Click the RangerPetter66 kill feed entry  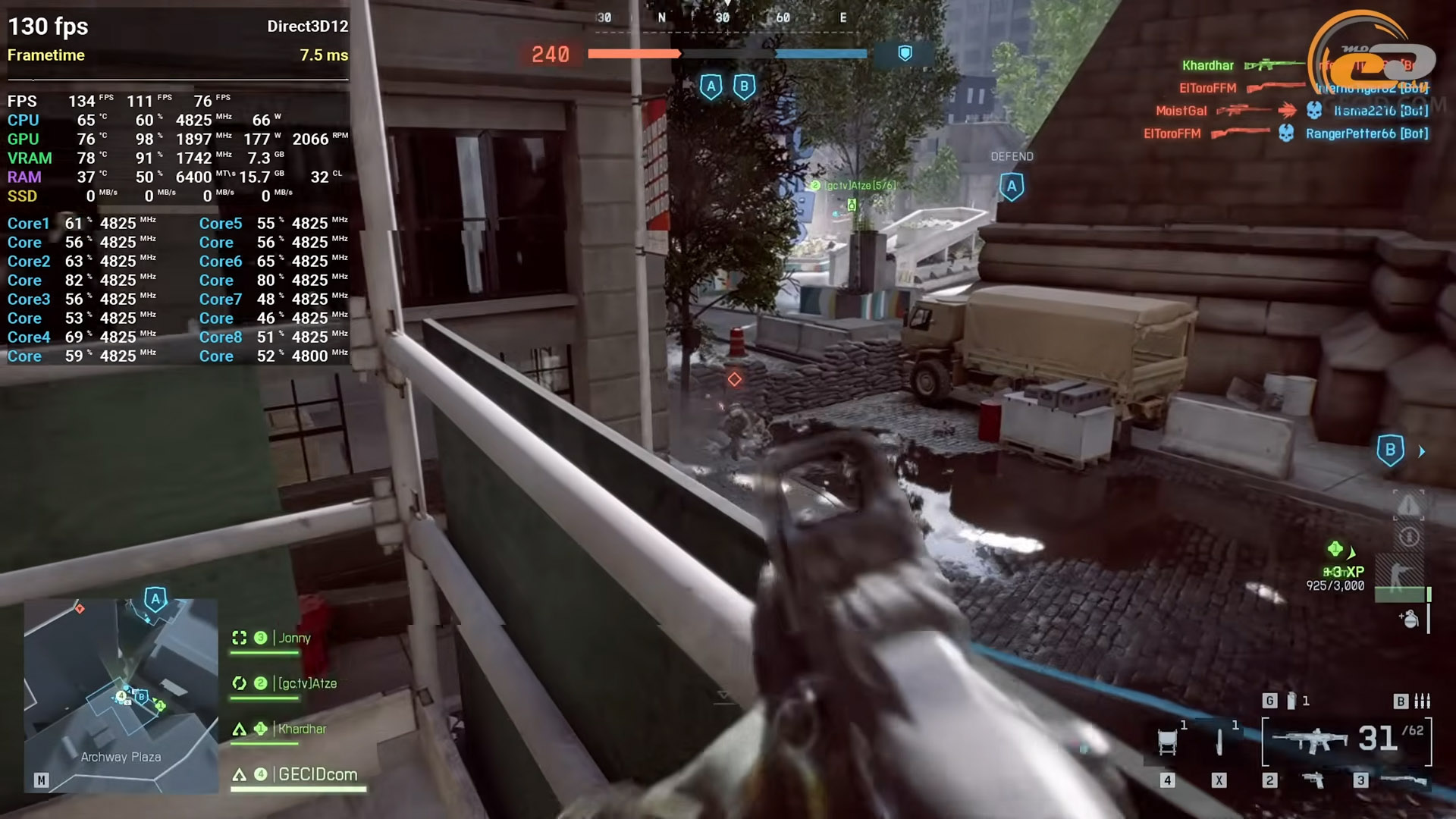[1366, 133]
